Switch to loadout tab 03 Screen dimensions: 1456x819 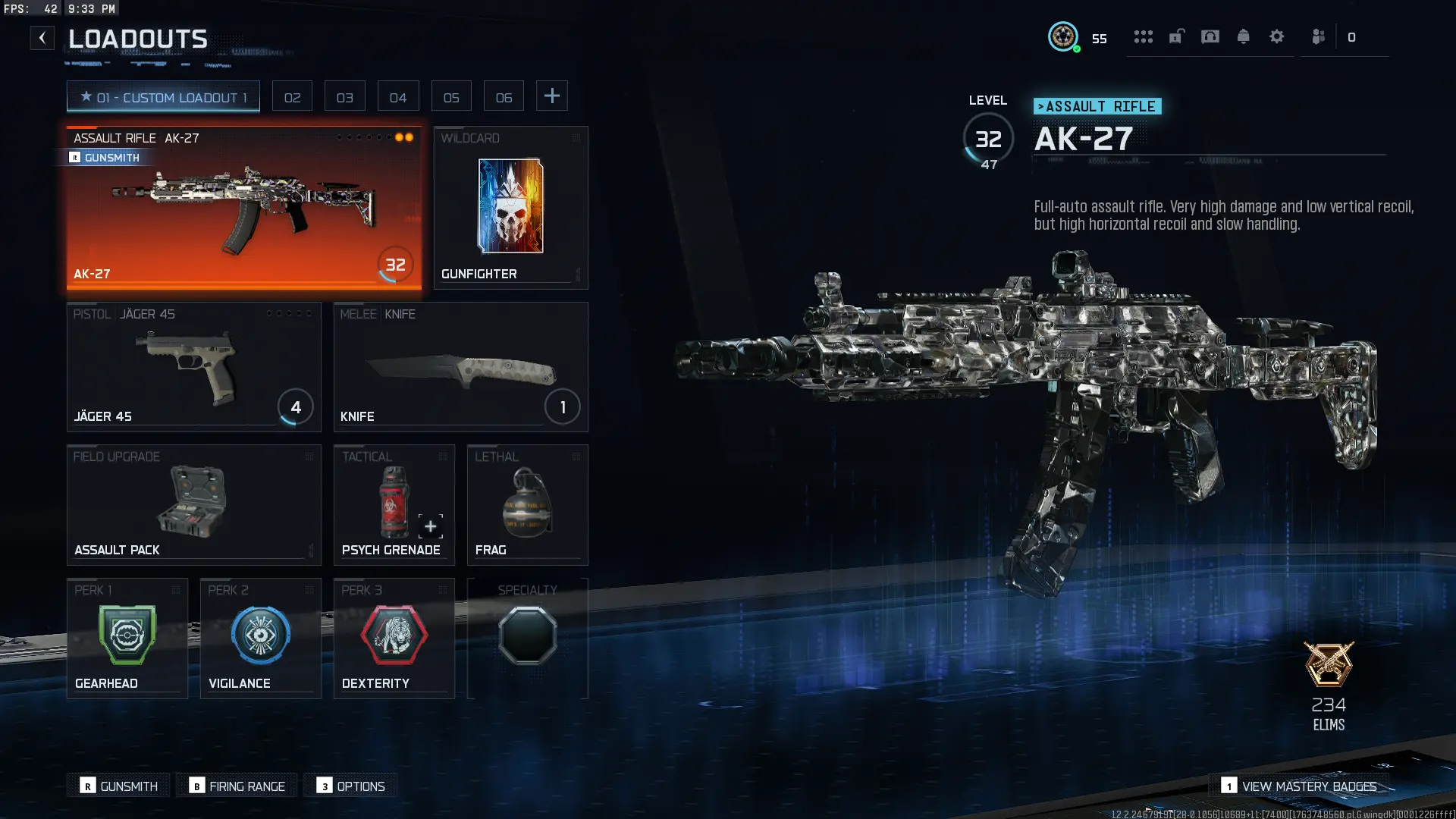click(x=345, y=96)
